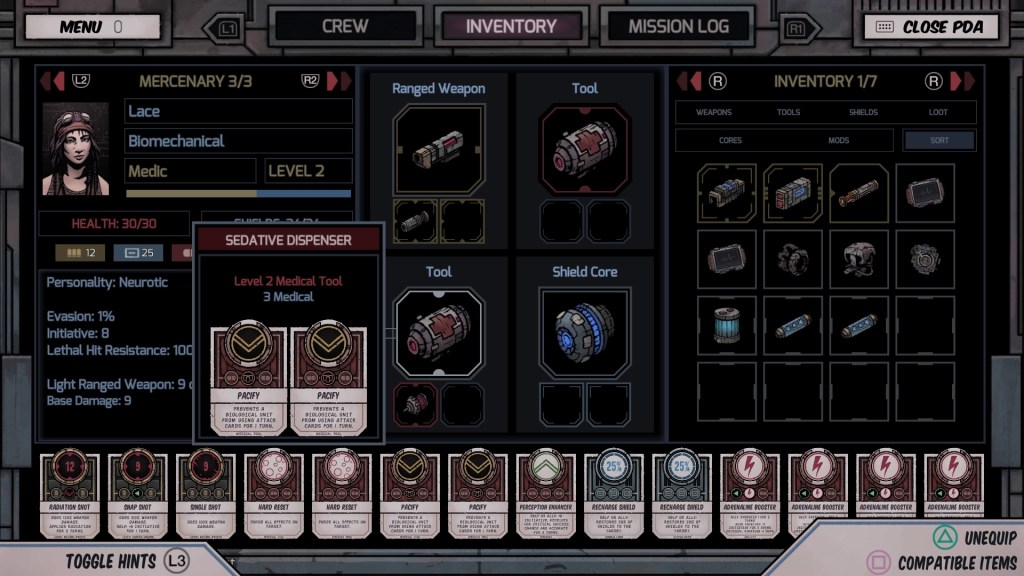
Task: Close the PDA
Action: point(931,27)
